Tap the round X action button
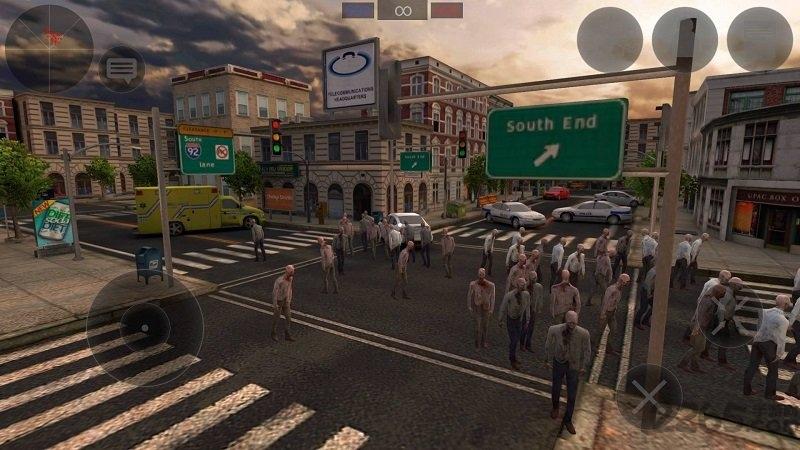The width and height of the screenshot is (800, 450). [x=648, y=397]
